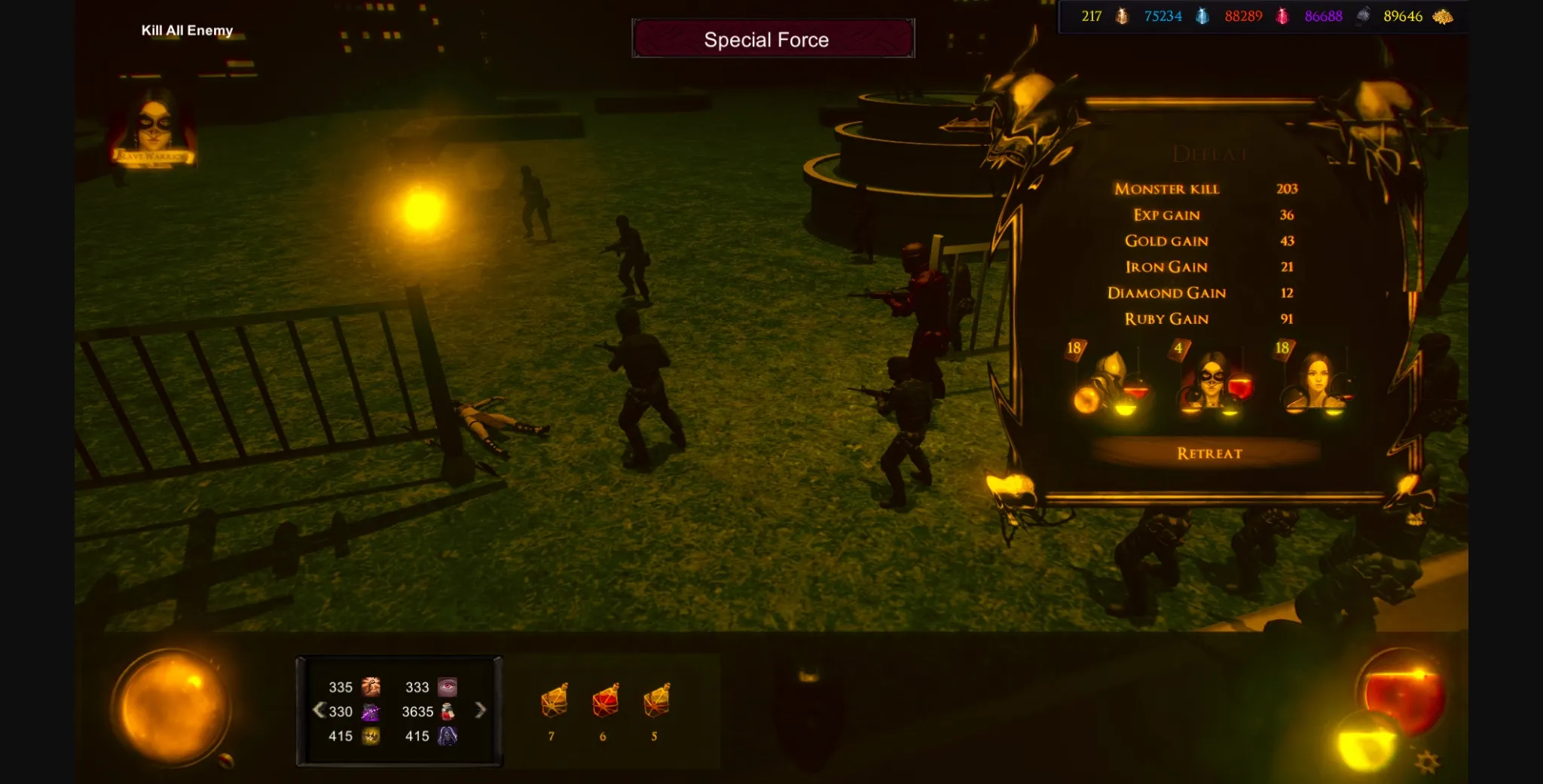Click the right arrow to see more abilities
The width and height of the screenshot is (1543, 784).
point(481,711)
